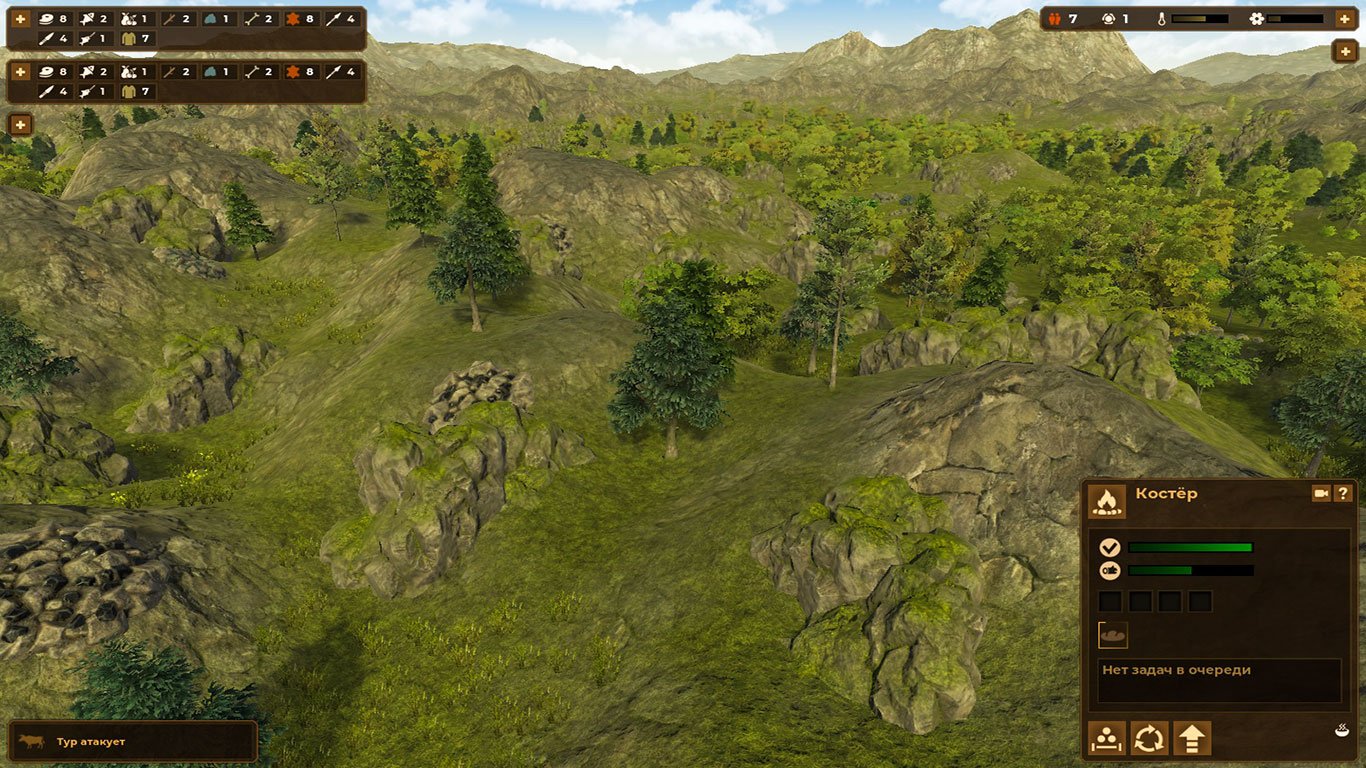Screen dimensions: 1366x768
Task: Choose the bread recipe slot in campfire panel
Action: click(x=1113, y=634)
